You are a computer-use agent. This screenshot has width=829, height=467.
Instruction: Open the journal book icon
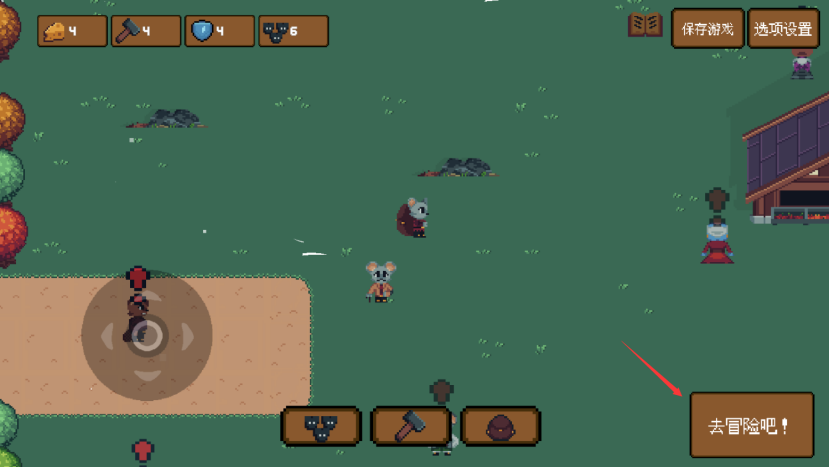coord(645,26)
